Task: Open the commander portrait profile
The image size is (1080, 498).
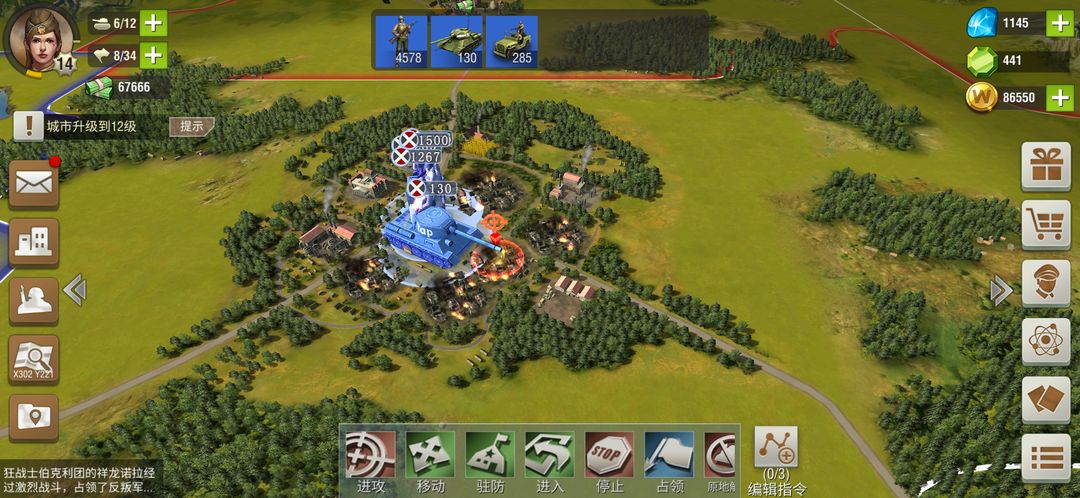Action: (x=40, y=36)
